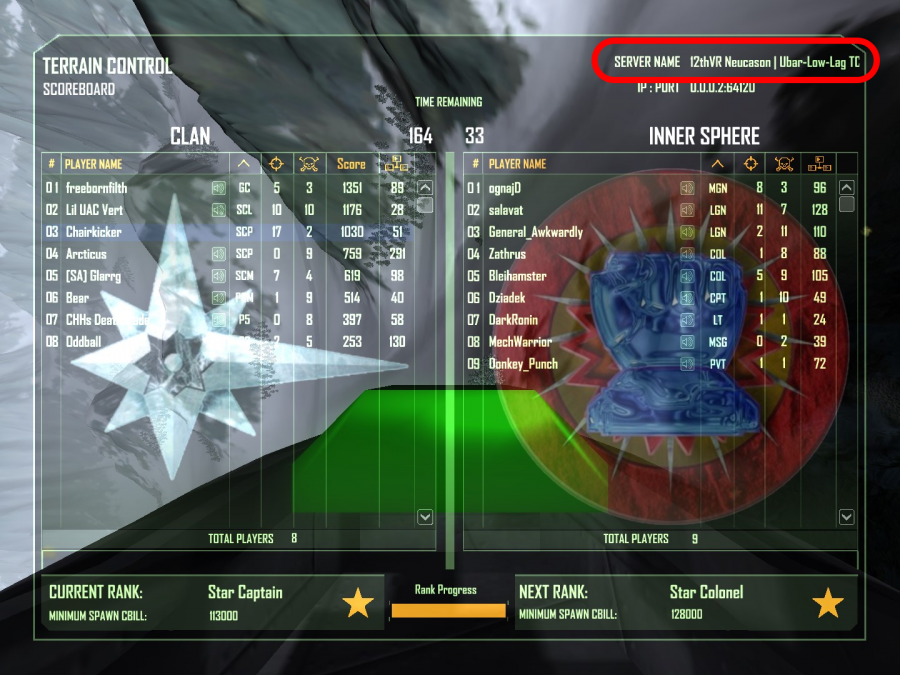900x675 pixels.
Task: Toggle DarkRonin's speaker icon
Action: click(x=687, y=320)
